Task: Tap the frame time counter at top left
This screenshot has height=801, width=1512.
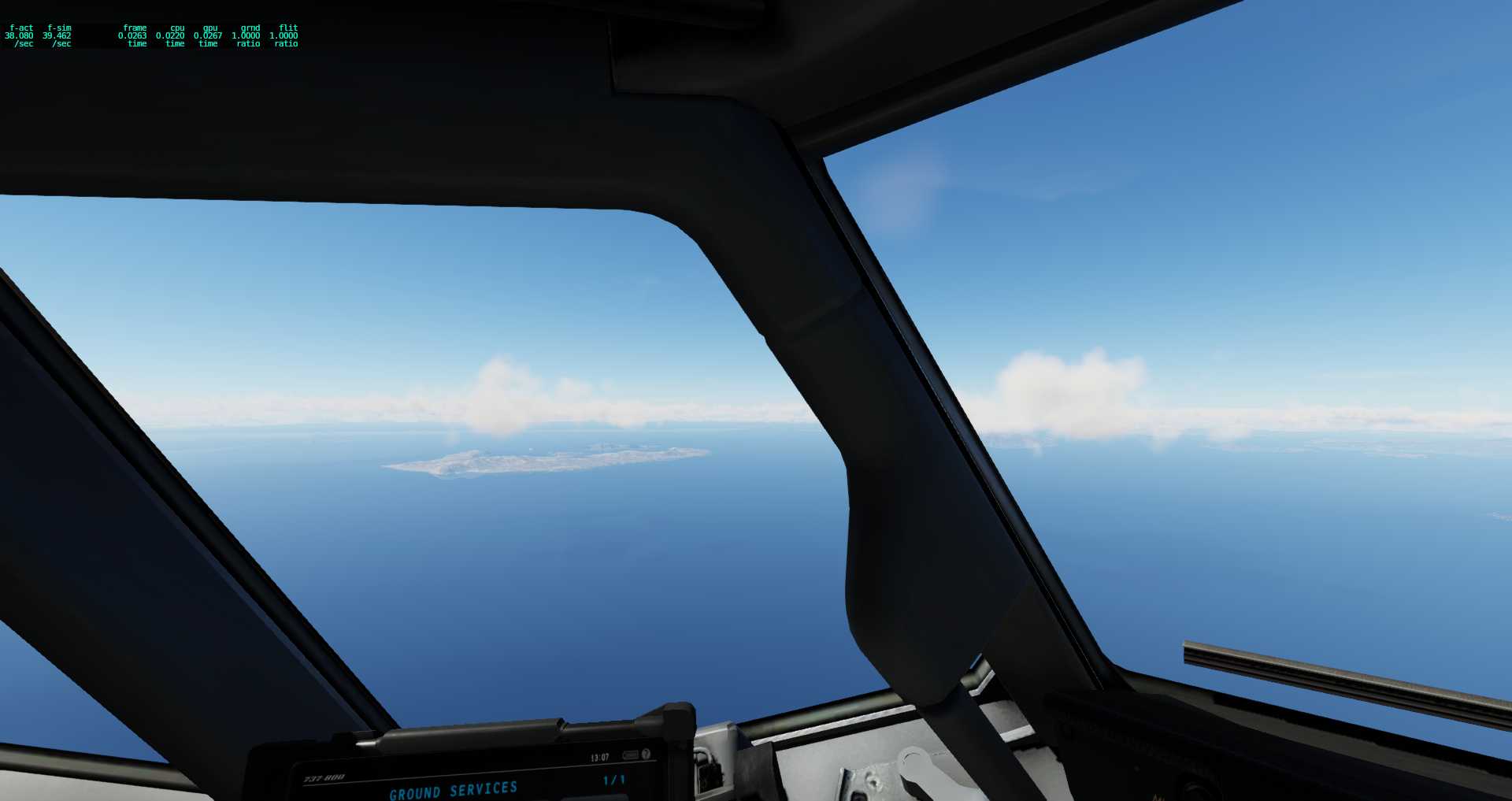Action: tap(132, 35)
